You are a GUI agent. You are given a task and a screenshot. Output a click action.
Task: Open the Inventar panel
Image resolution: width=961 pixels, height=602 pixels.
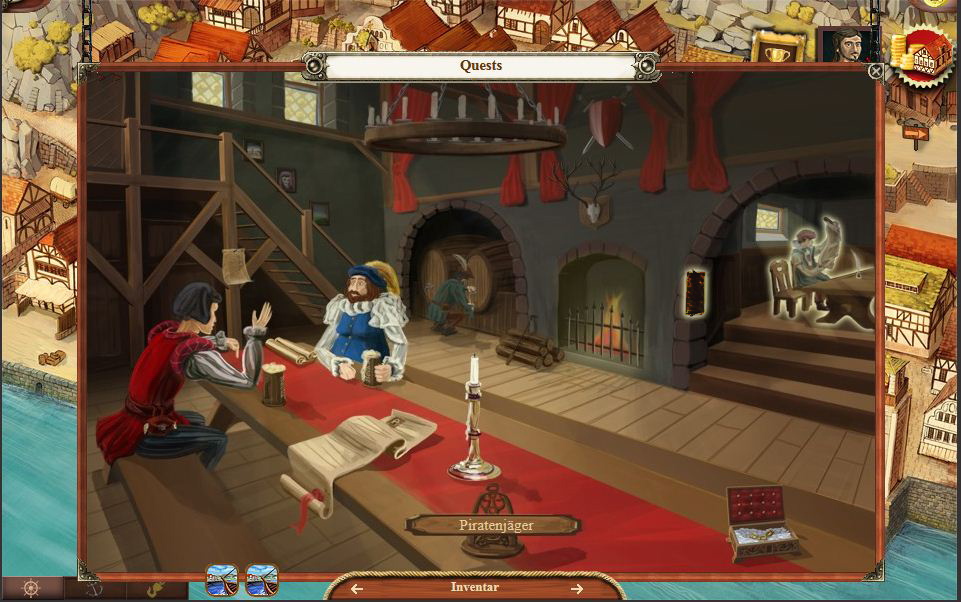coord(474,588)
